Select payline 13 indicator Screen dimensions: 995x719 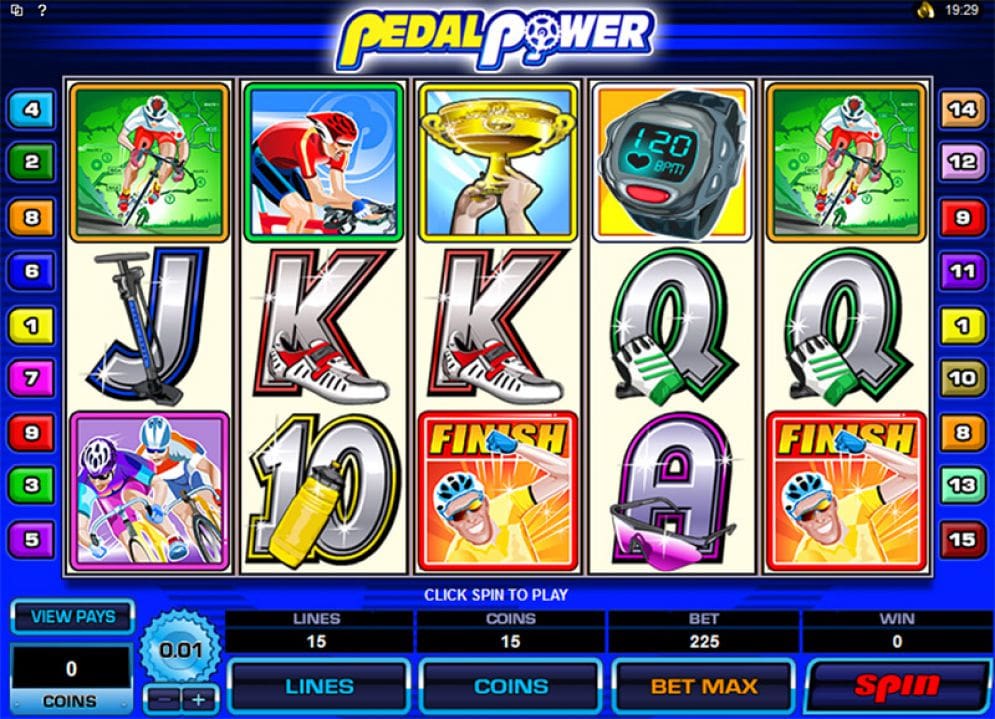pos(962,486)
